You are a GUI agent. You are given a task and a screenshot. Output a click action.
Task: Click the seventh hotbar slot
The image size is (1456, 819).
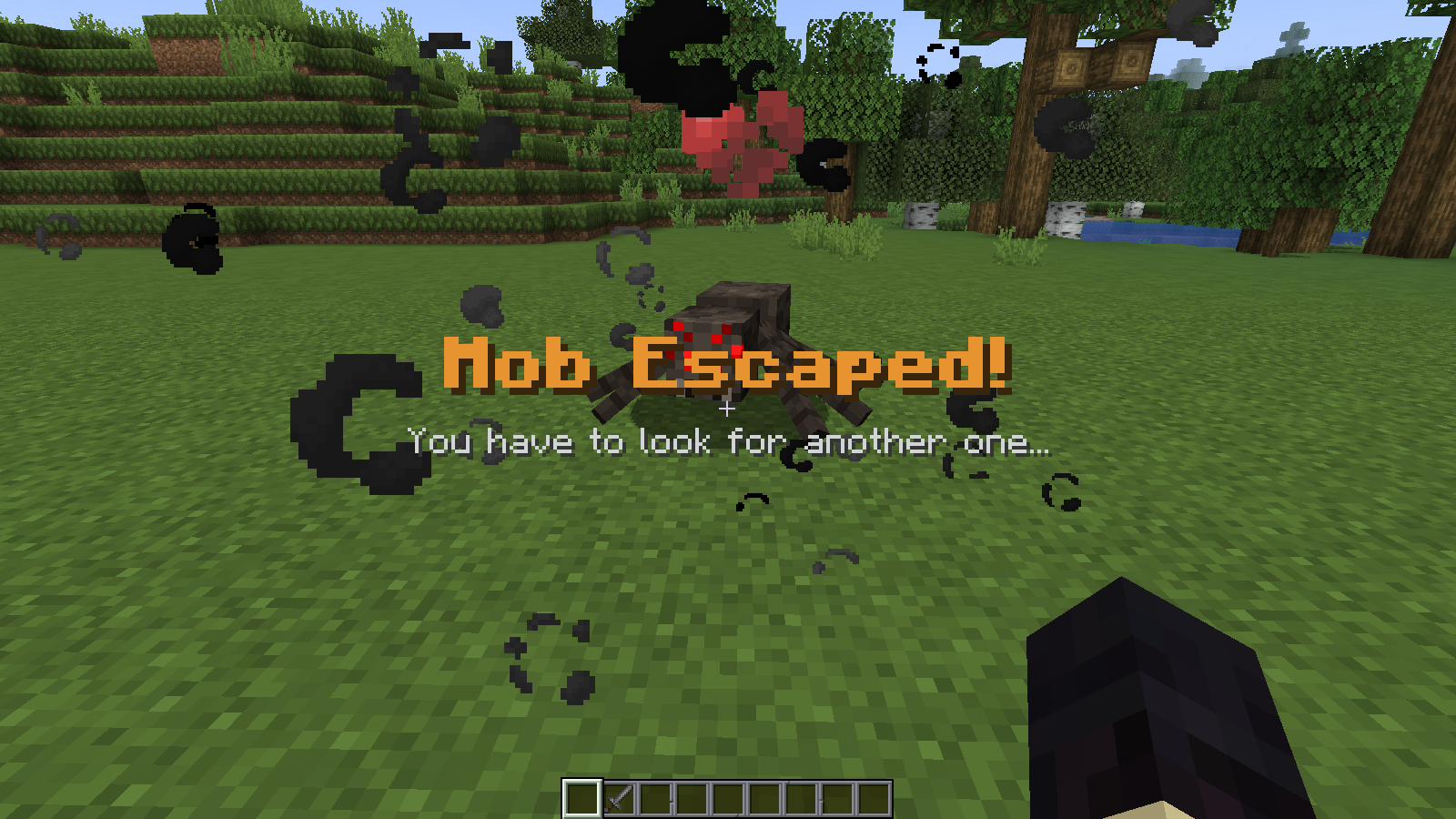coord(801,798)
